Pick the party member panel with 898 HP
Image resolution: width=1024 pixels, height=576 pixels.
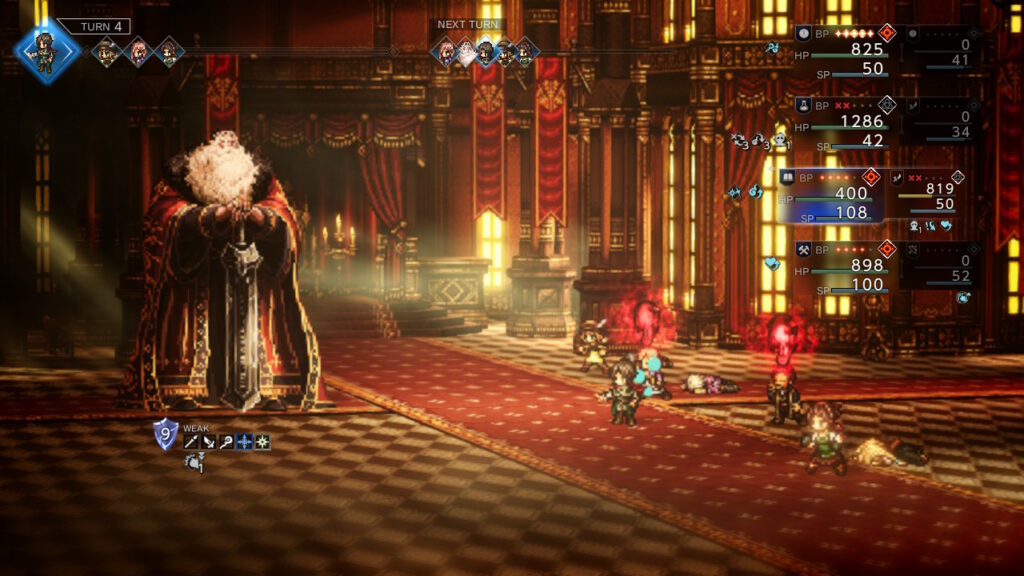coord(844,267)
